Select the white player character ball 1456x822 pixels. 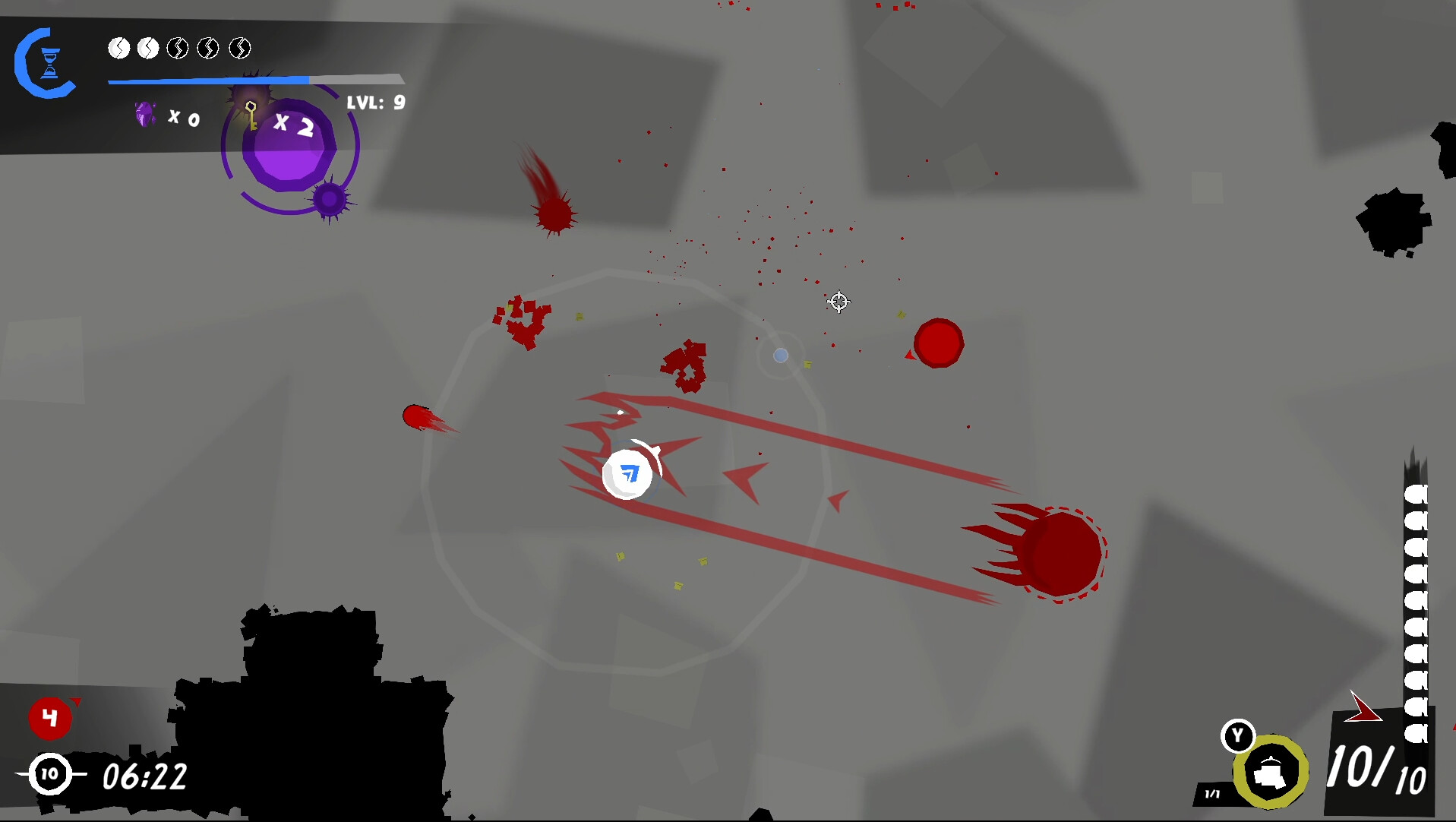point(629,473)
